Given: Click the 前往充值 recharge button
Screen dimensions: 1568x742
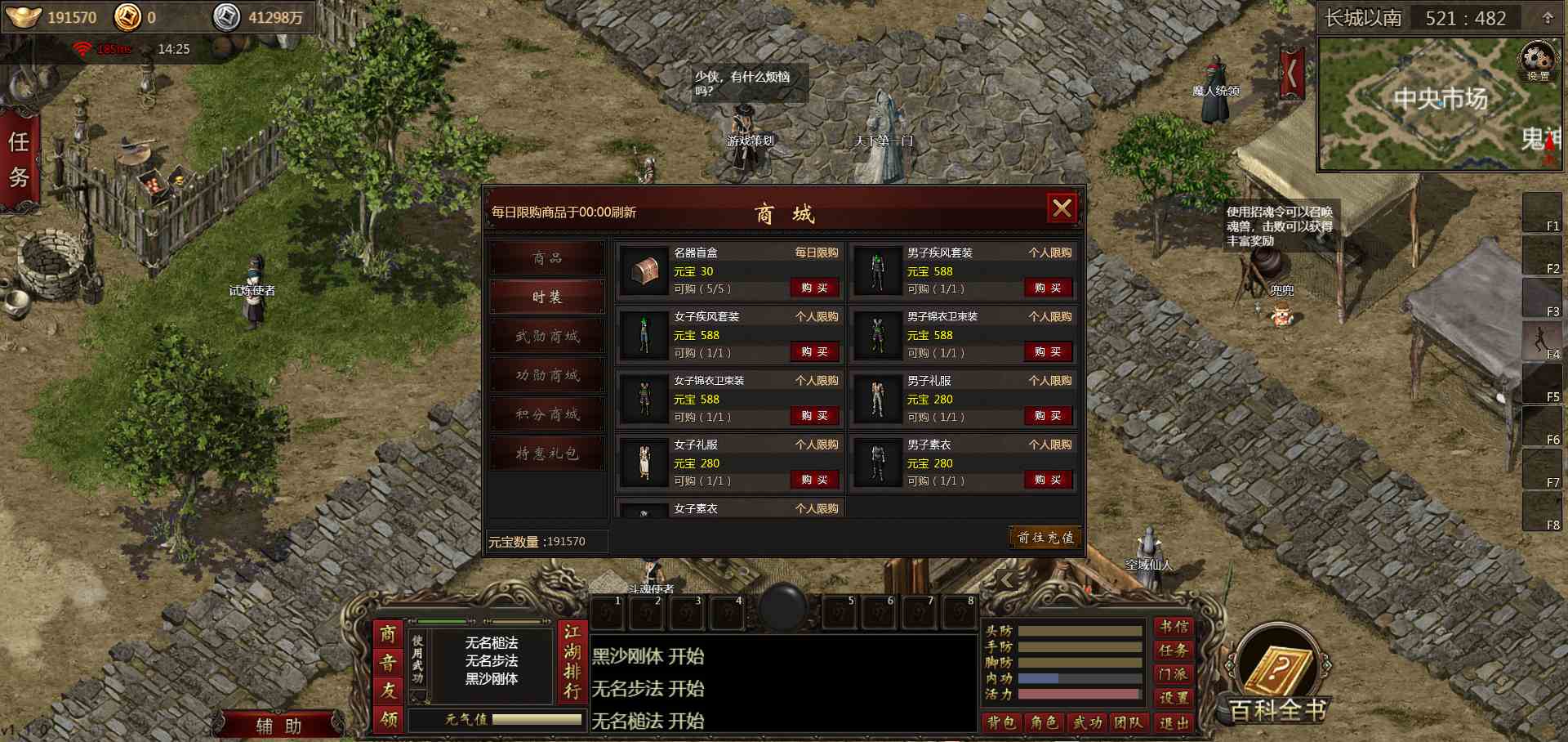Looking at the screenshot, I should (1045, 538).
